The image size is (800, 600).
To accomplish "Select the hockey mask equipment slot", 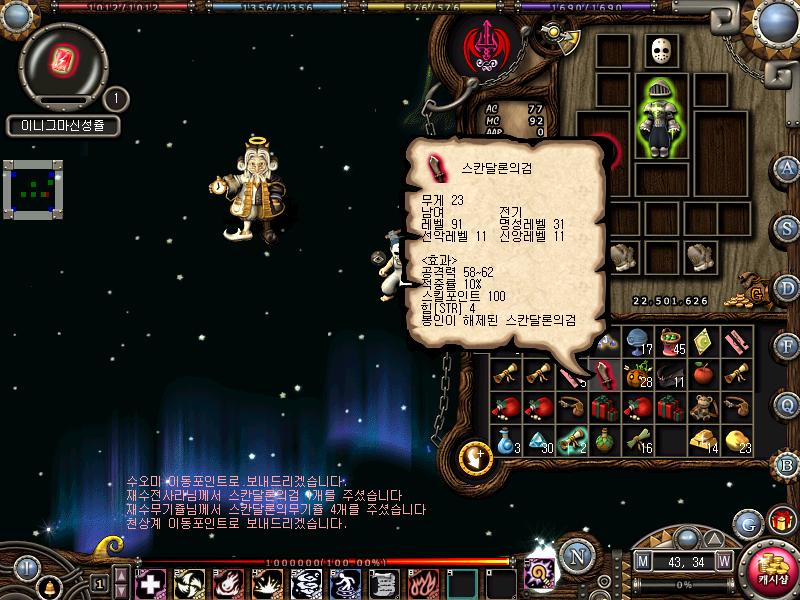I will 657,51.
